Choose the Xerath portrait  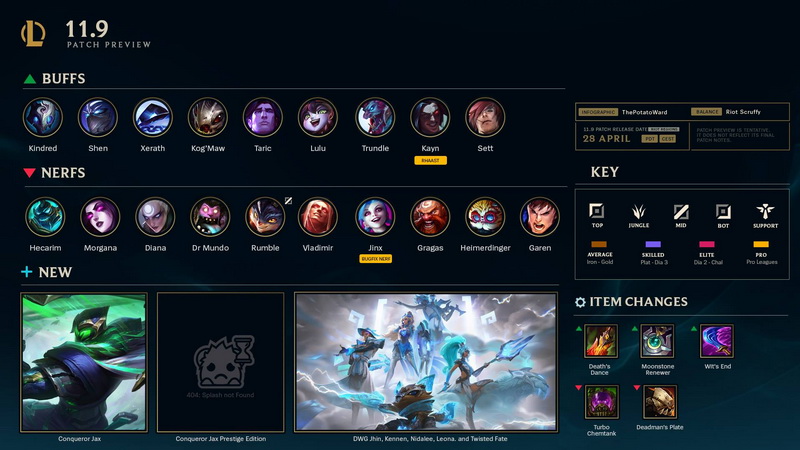coord(153,117)
